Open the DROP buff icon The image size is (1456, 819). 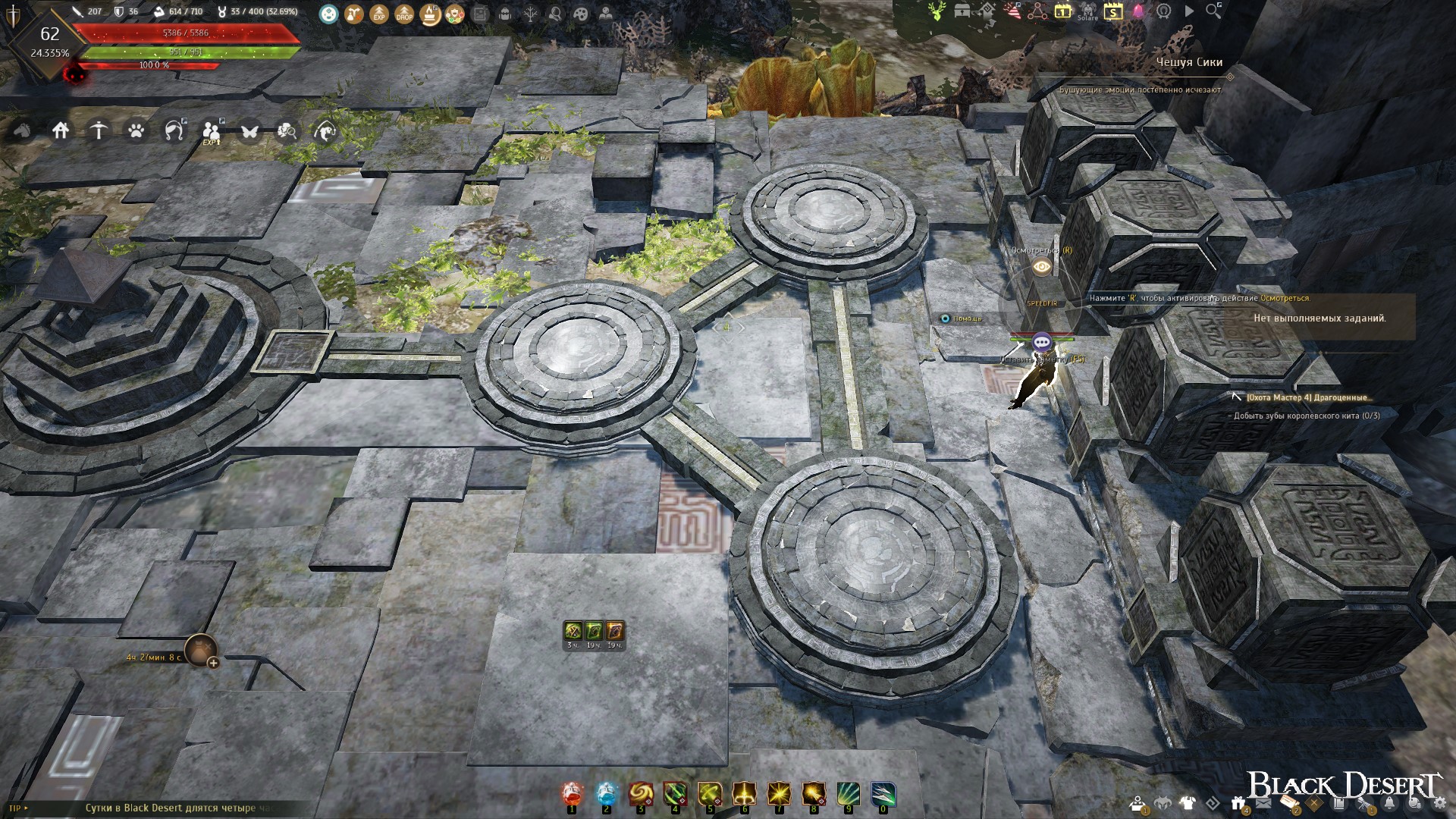404,14
